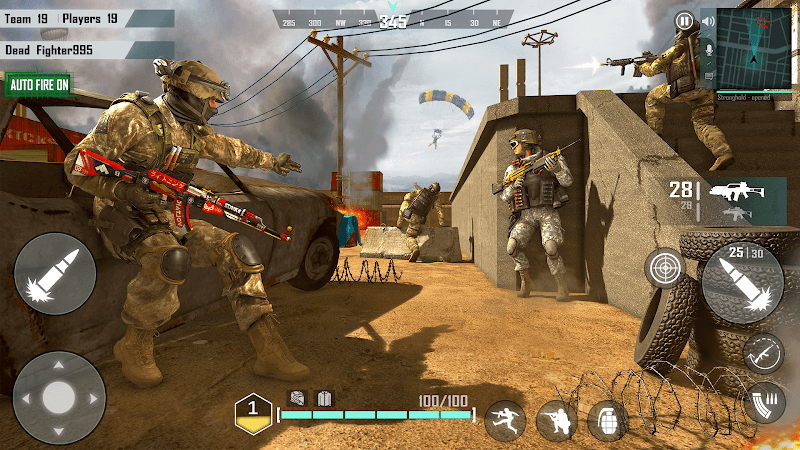Tap the crosshair aim scope button
Screen dimensions: 800x450
(664, 267)
